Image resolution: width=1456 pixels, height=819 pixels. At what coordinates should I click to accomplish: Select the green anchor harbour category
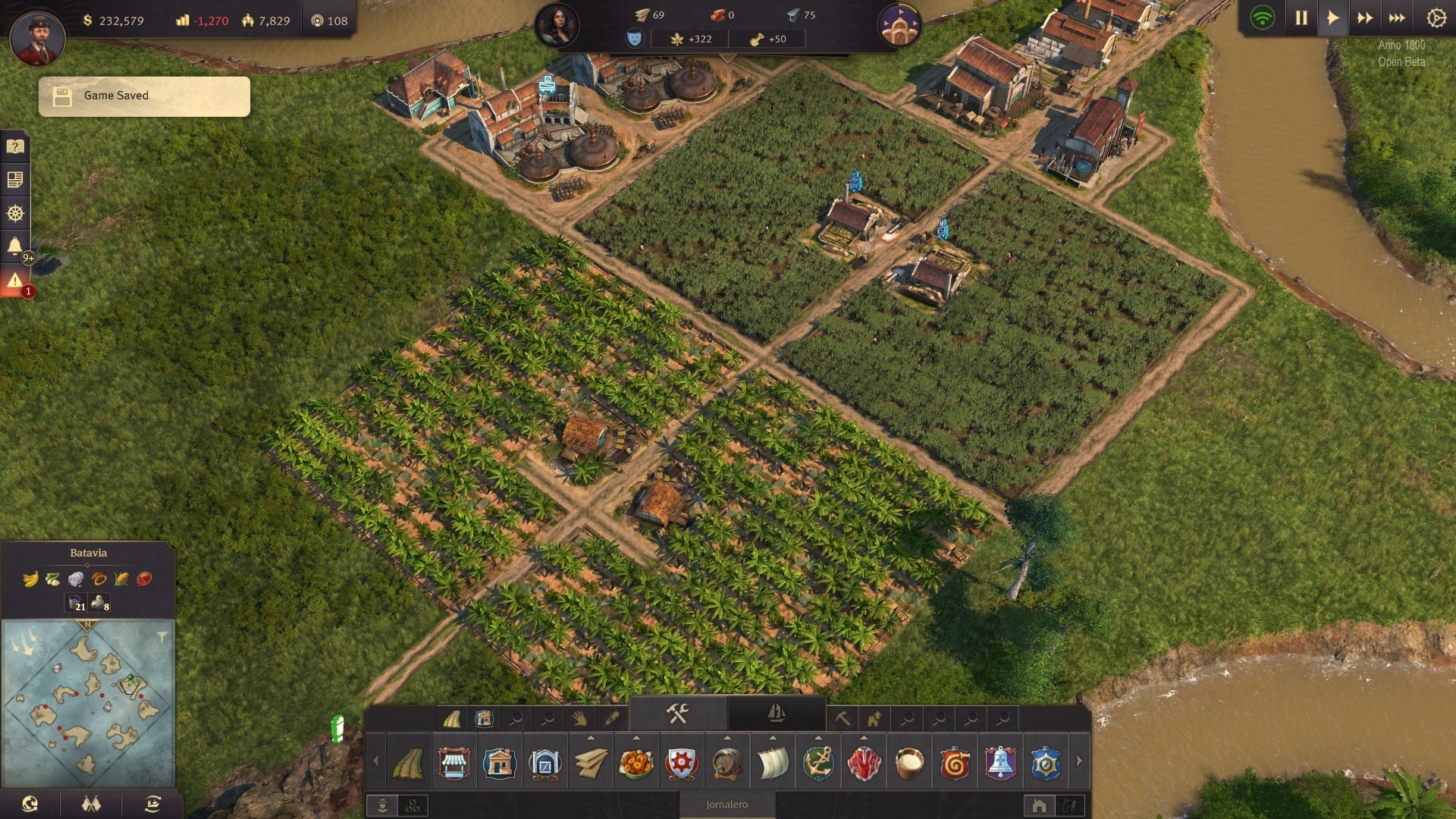pos(818,763)
